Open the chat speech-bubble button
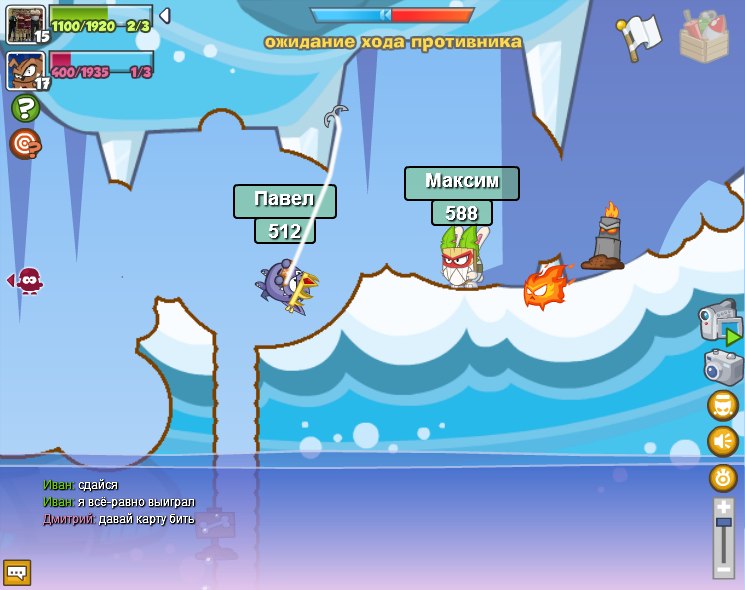The image size is (745, 590). pos(17,572)
